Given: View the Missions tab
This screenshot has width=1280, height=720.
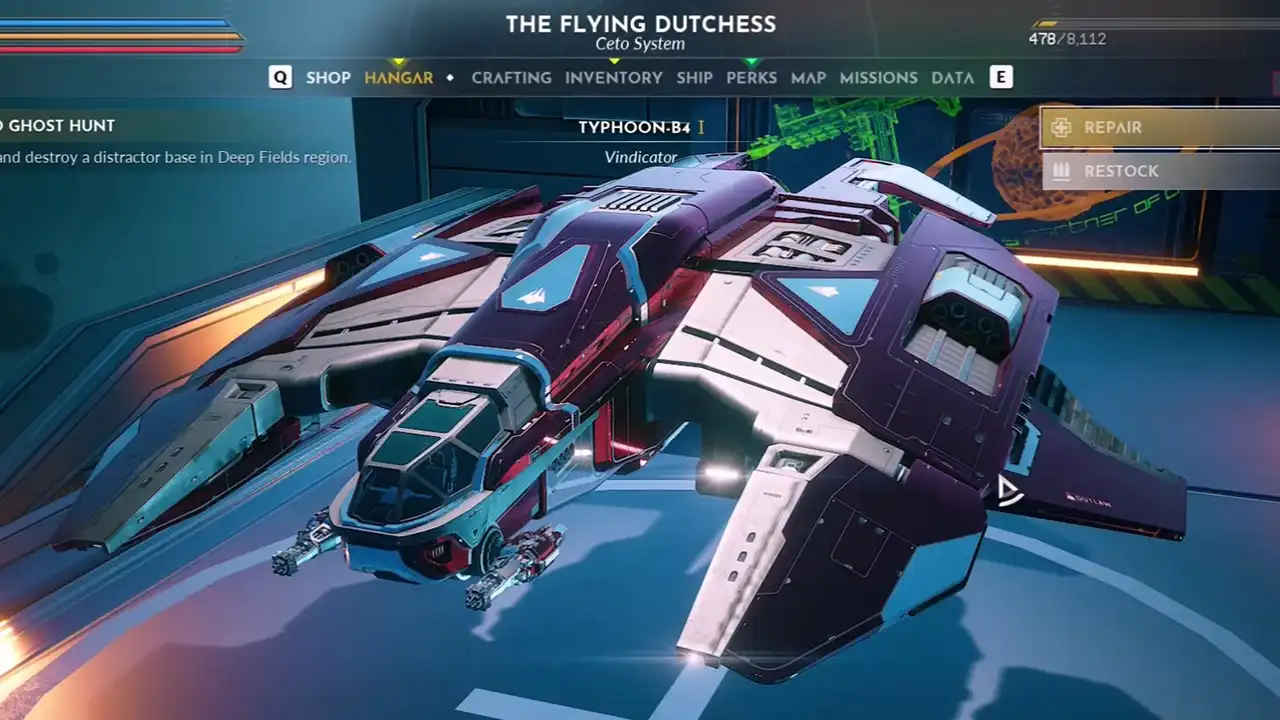Looking at the screenshot, I should point(878,78).
